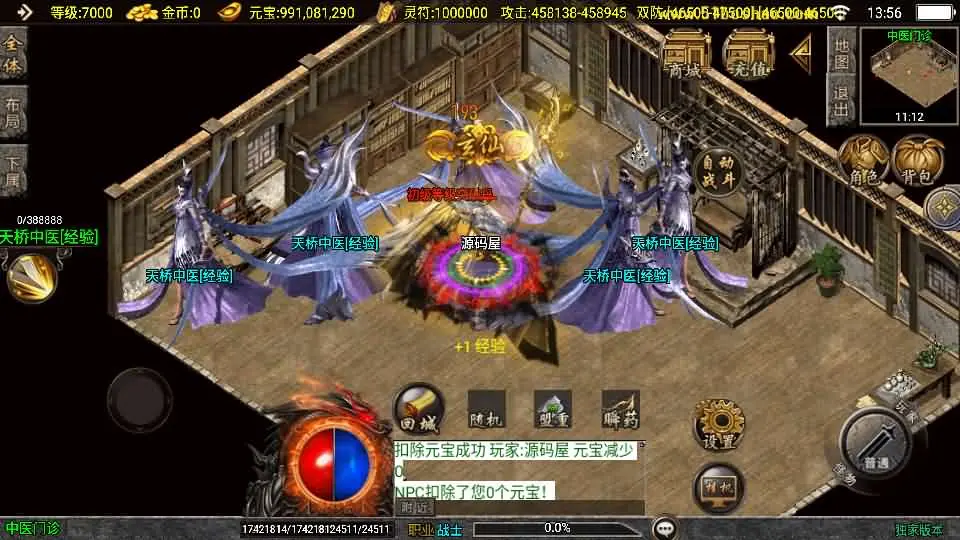The image size is (960, 540).
Task: Open the chat speech-bubble button
Action: 664,528
